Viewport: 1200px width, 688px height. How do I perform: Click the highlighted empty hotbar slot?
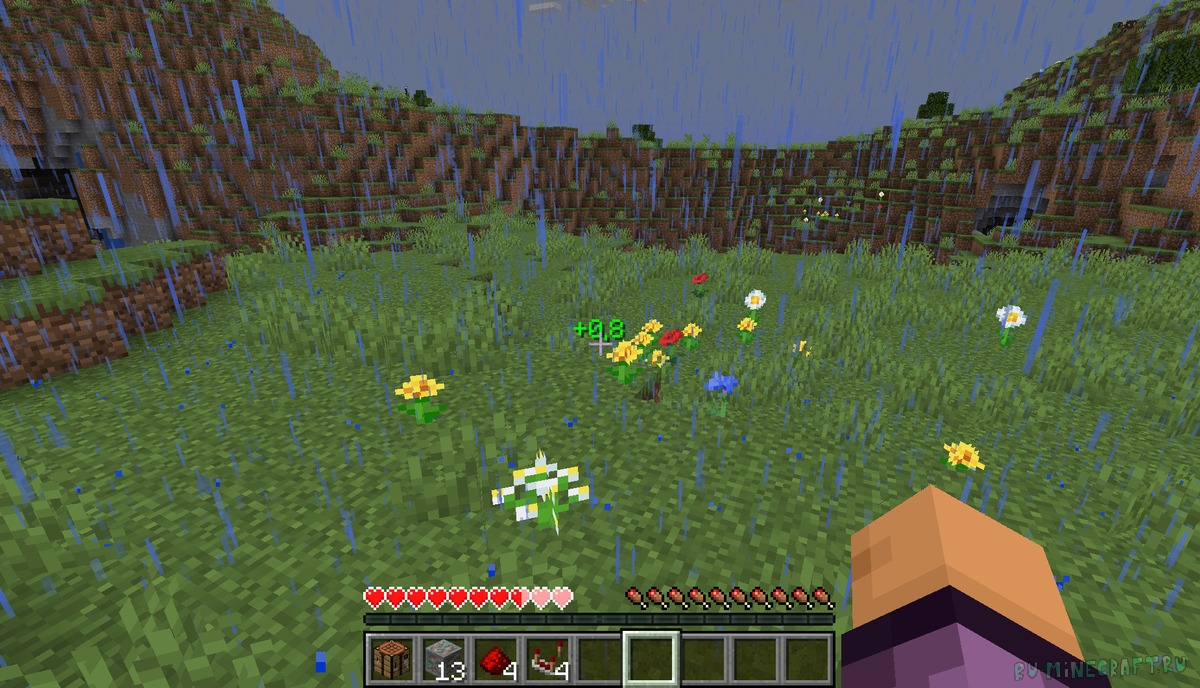pyautogui.click(x=650, y=658)
